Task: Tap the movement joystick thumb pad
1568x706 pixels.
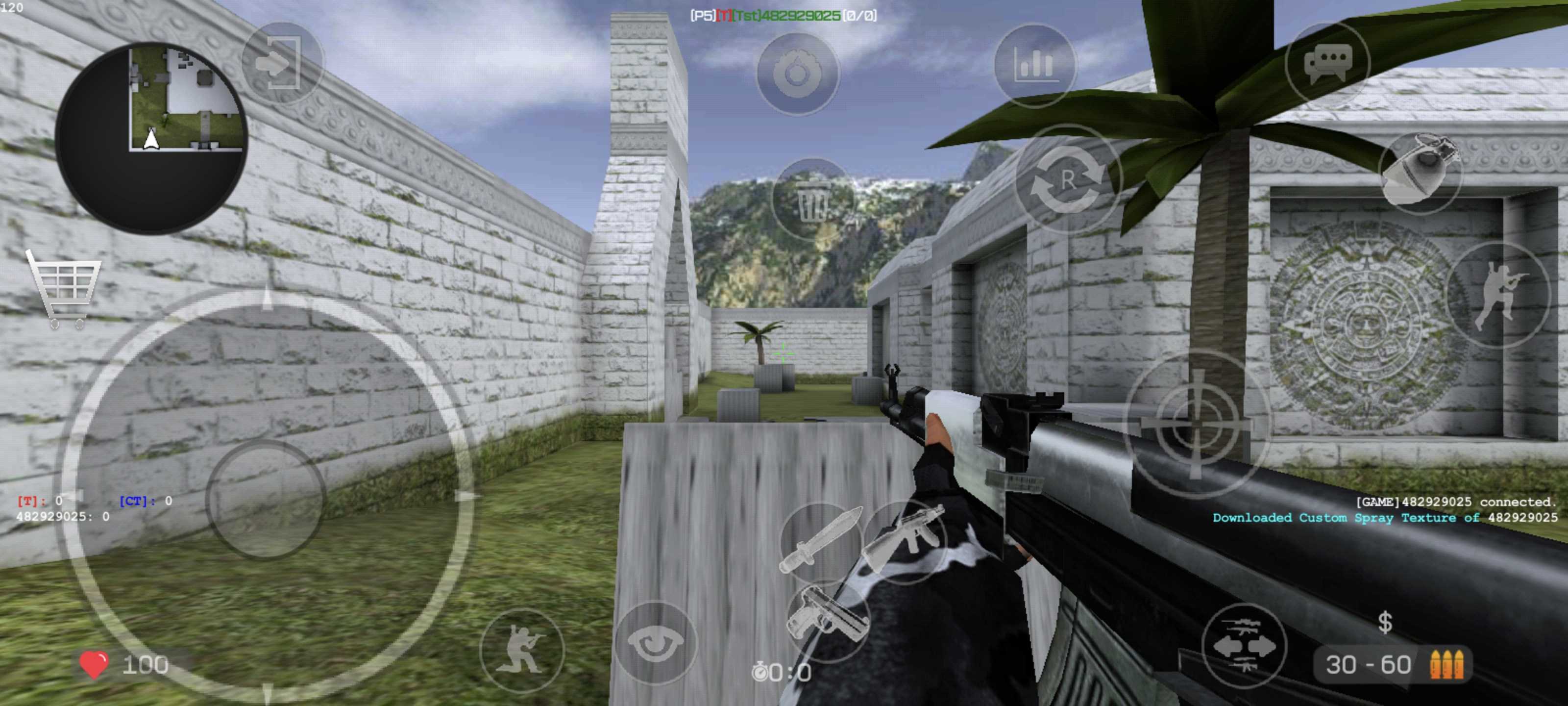Action: pos(266,499)
